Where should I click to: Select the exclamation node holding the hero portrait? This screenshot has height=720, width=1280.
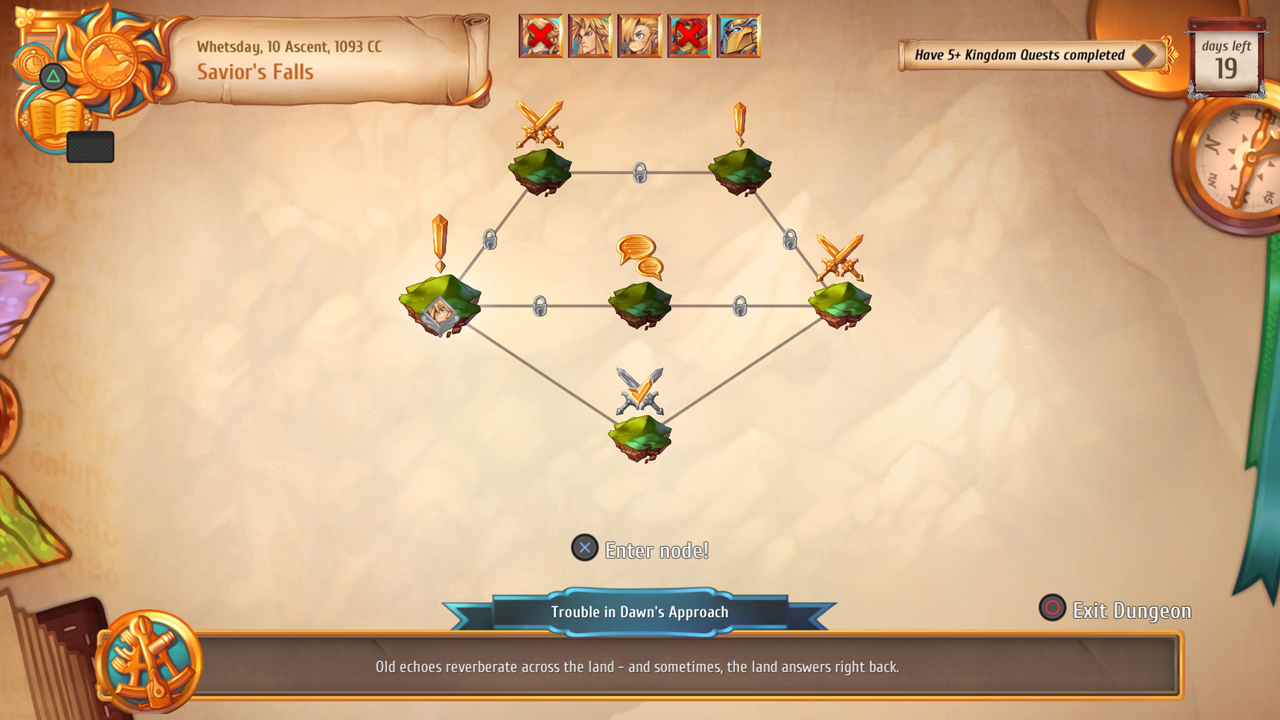pyautogui.click(x=440, y=303)
